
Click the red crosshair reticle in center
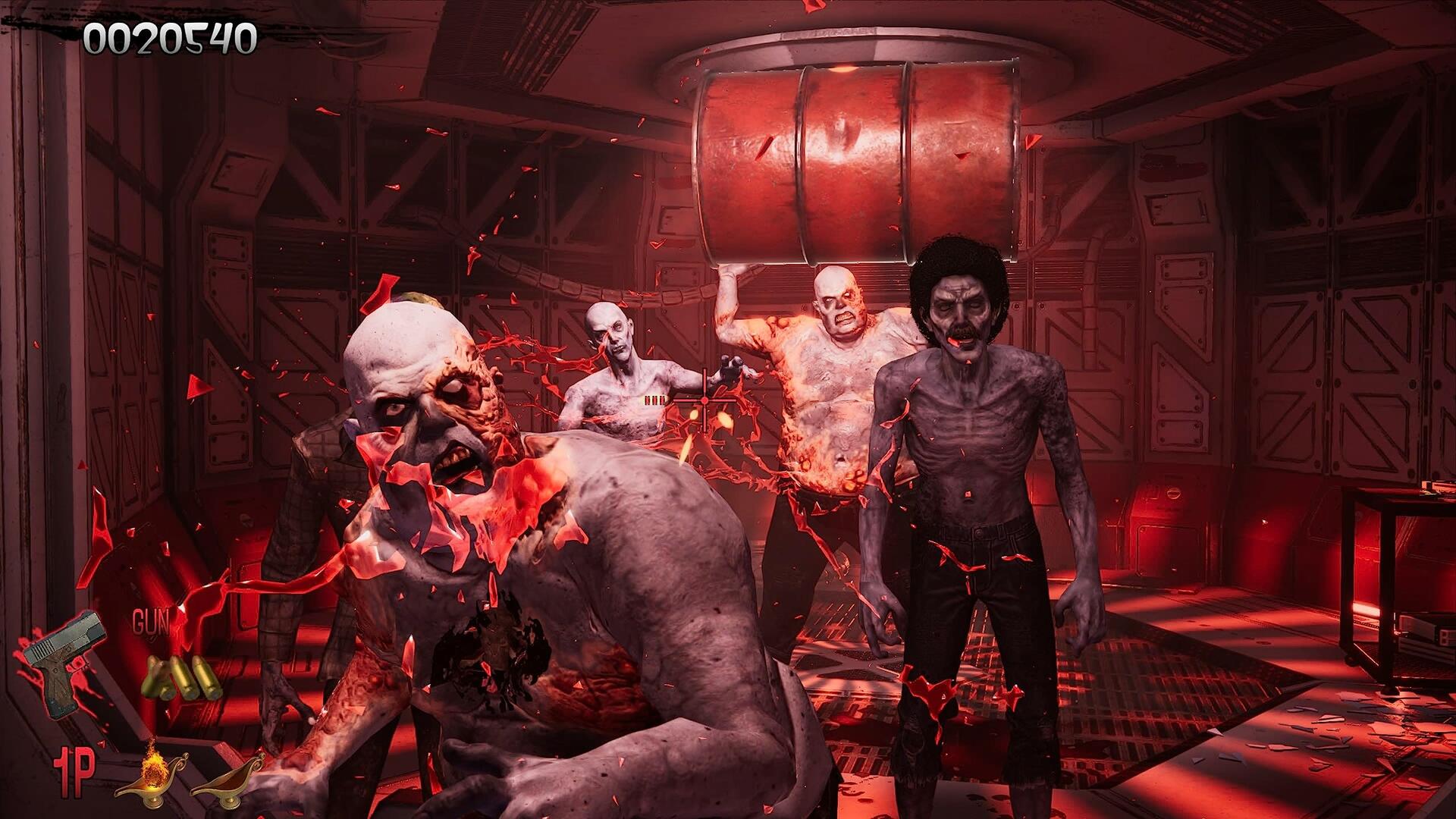pyautogui.click(x=704, y=400)
